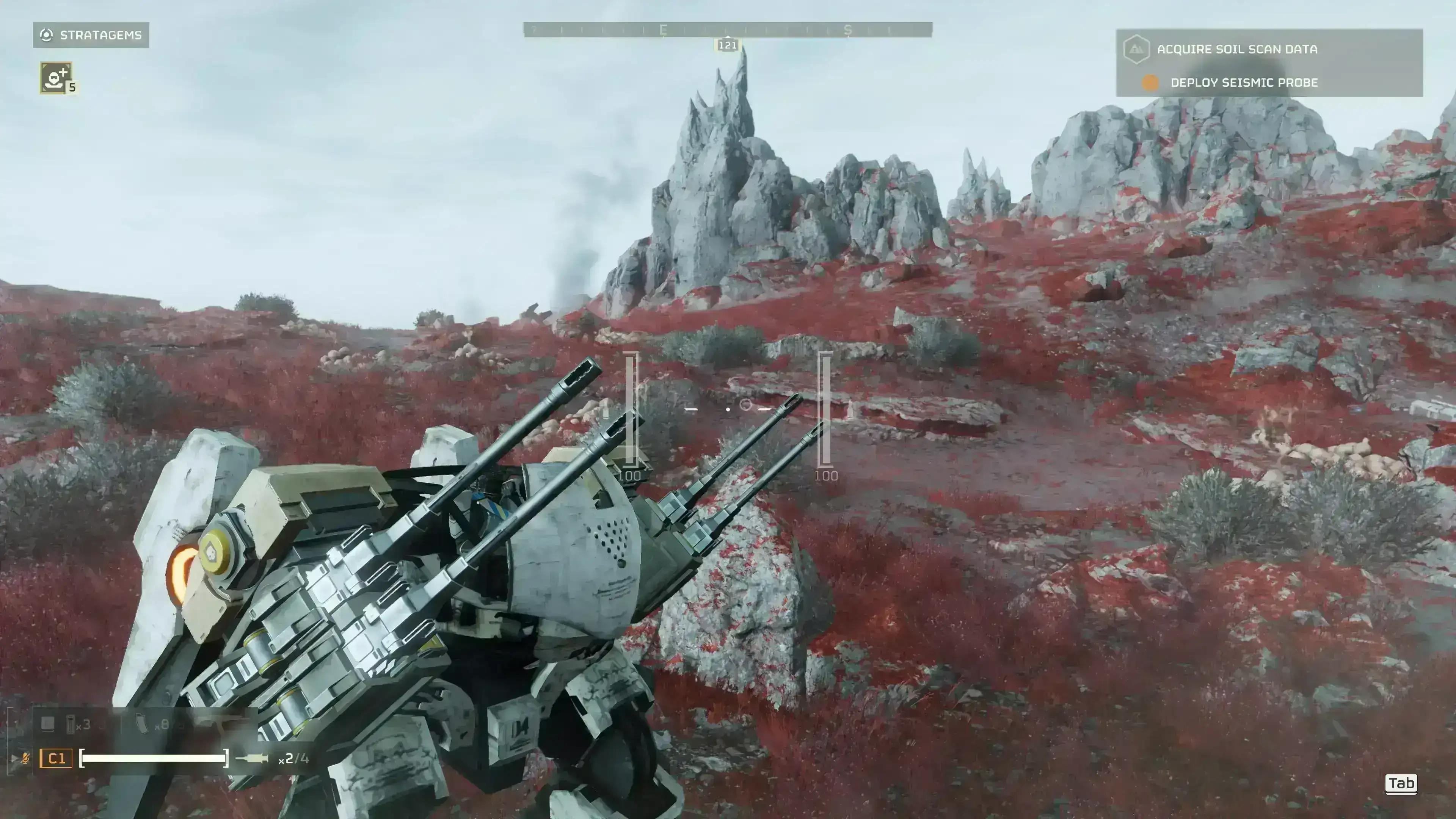
Task: Click the compass bar heading strip
Action: click(x=728, y=30)
